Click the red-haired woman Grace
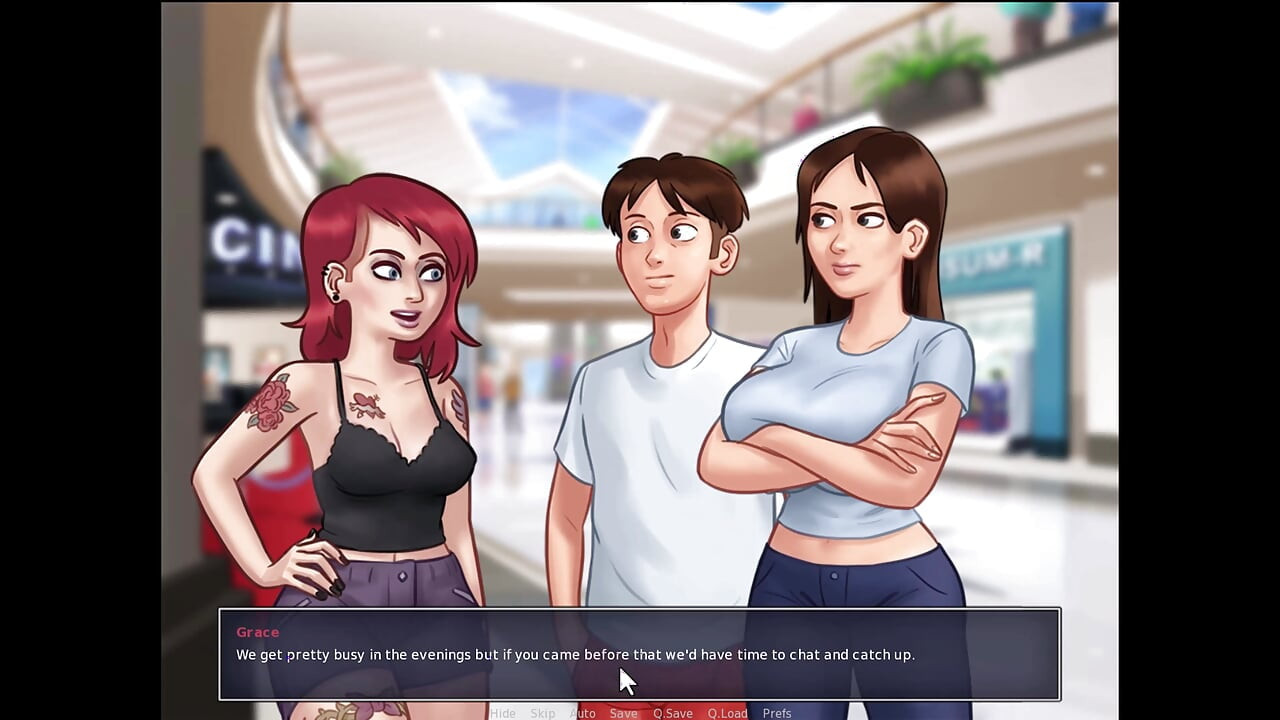This screenshot has width=1280, height=720. pyautogui.click(x=380, y=400)
